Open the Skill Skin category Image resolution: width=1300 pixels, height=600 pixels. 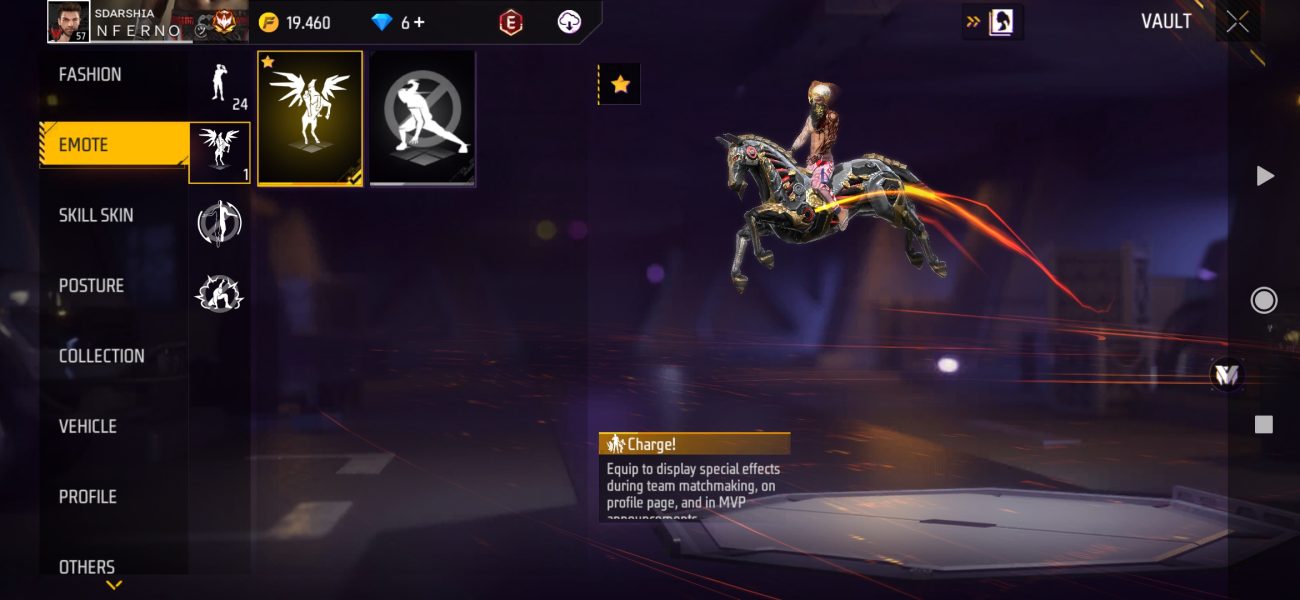tap(96, 216)
